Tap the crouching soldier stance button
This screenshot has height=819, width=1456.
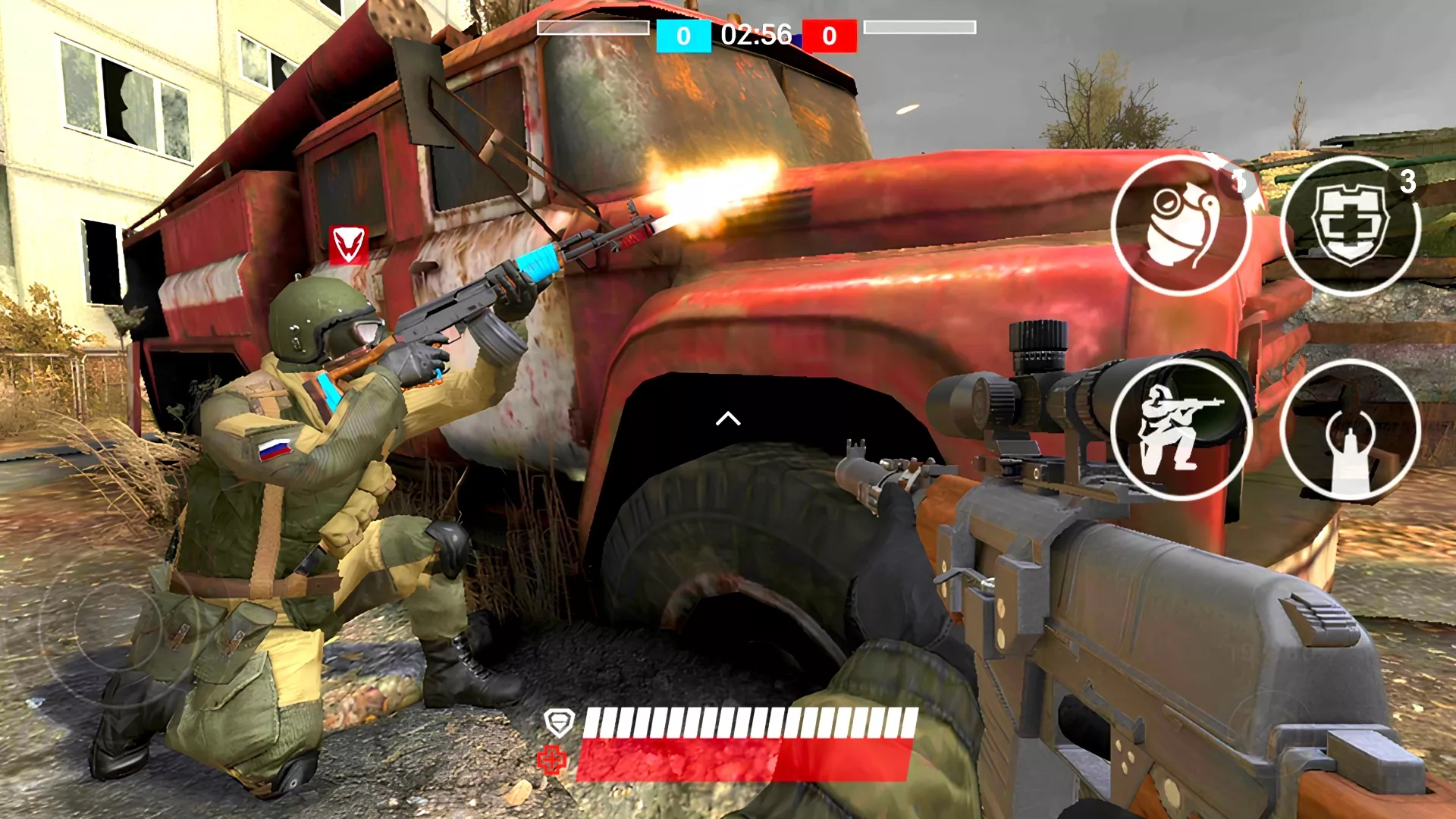click(x=1180, y=430)
